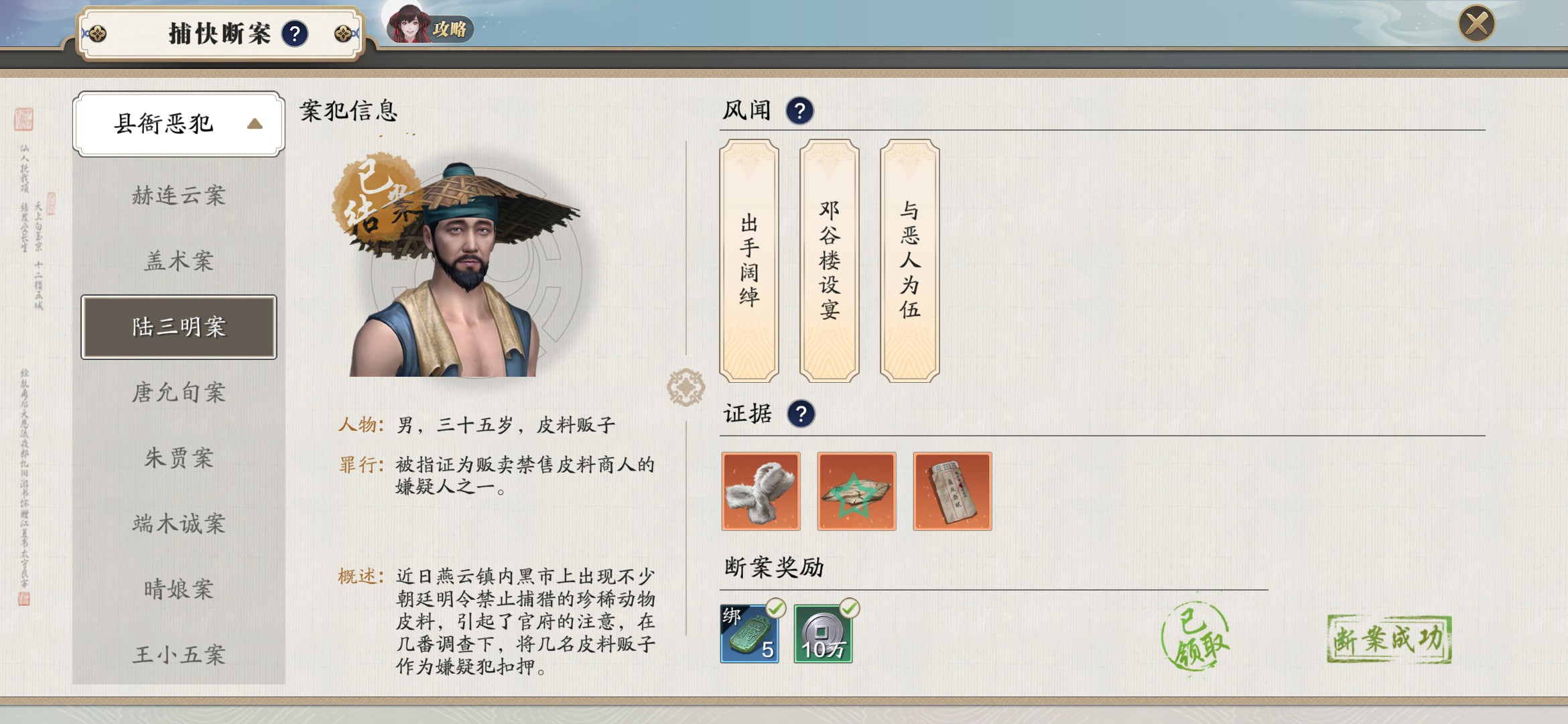Inspect the white fur evidence item

(761, 491)
